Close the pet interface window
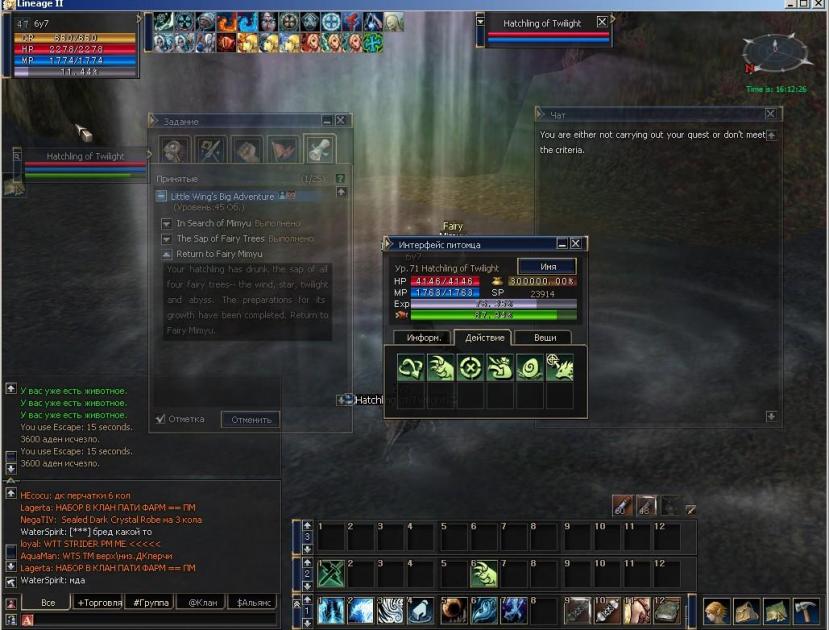This screenshot has width=829, height=630. [575, 244]
